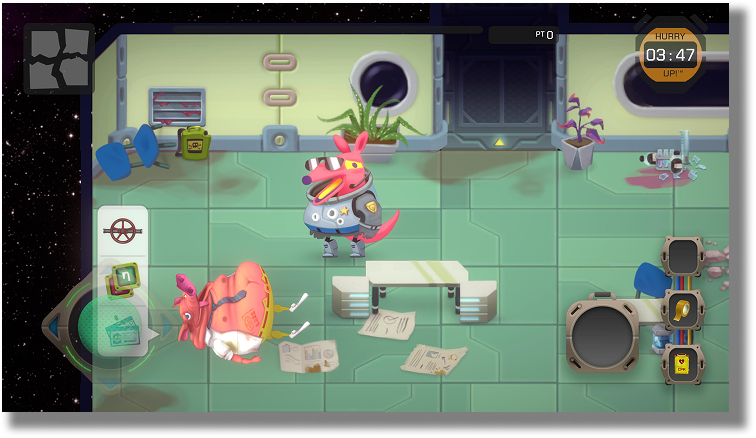Open the cracked four-tile map button
The width and height of the screenshot is (756, 438).
point(59,58)
